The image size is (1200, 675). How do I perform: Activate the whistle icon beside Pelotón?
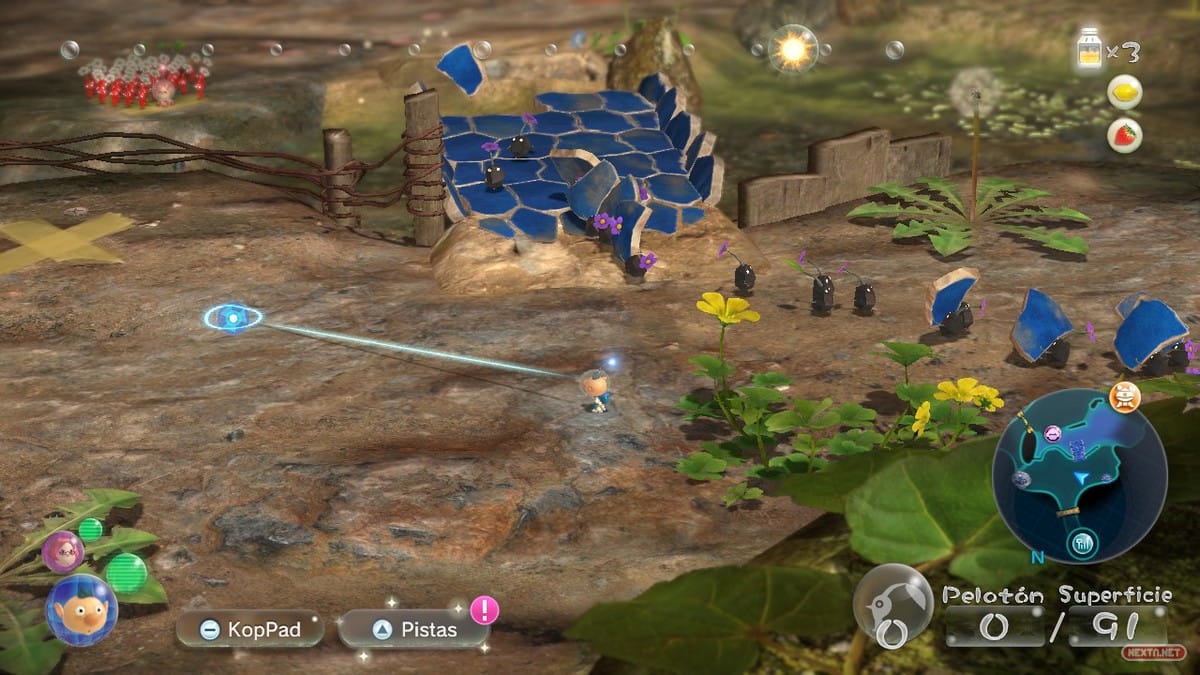[x=892, y=605]
